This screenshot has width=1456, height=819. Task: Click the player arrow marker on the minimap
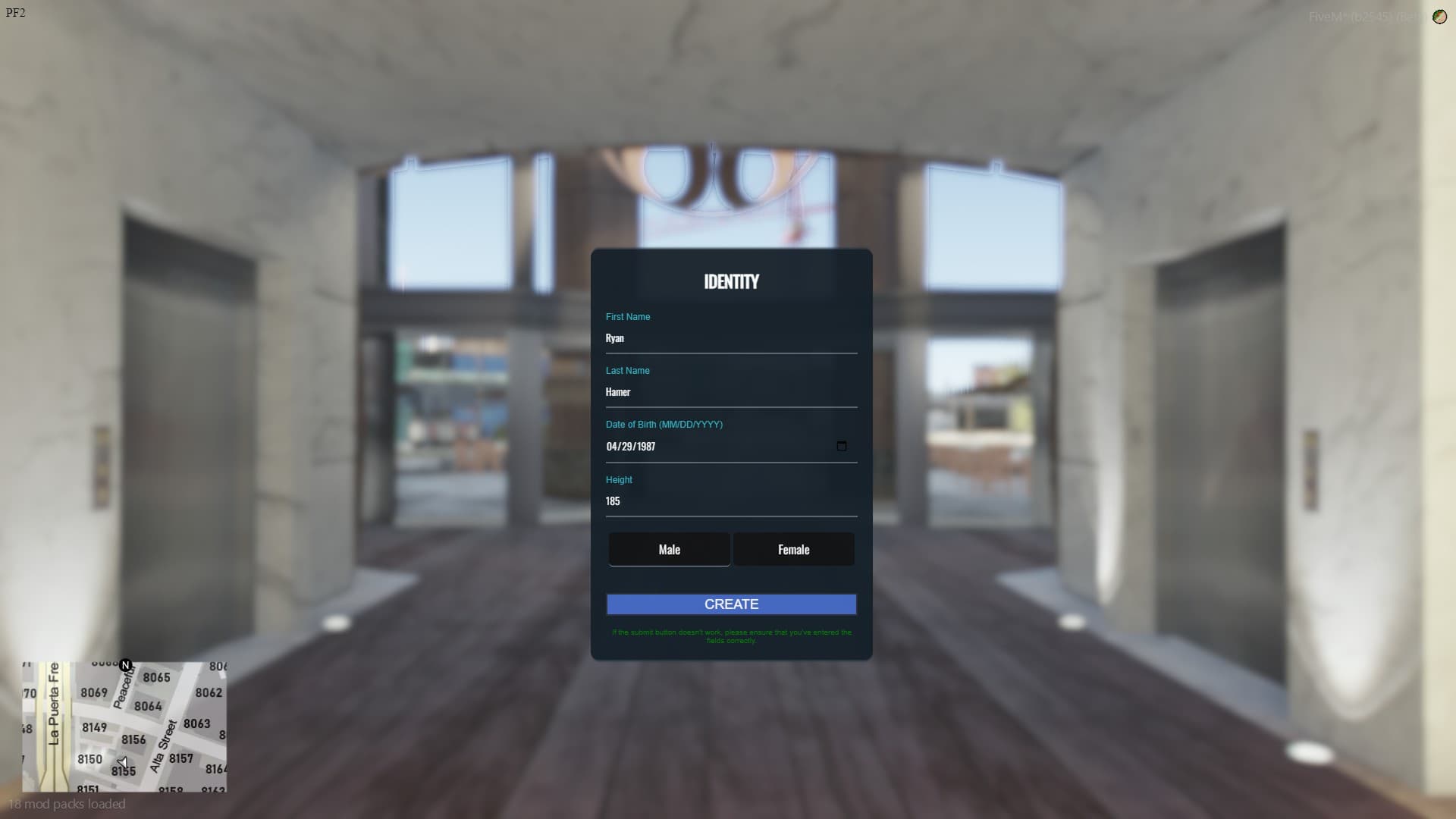pyautogui.click(x=124, y=763)
